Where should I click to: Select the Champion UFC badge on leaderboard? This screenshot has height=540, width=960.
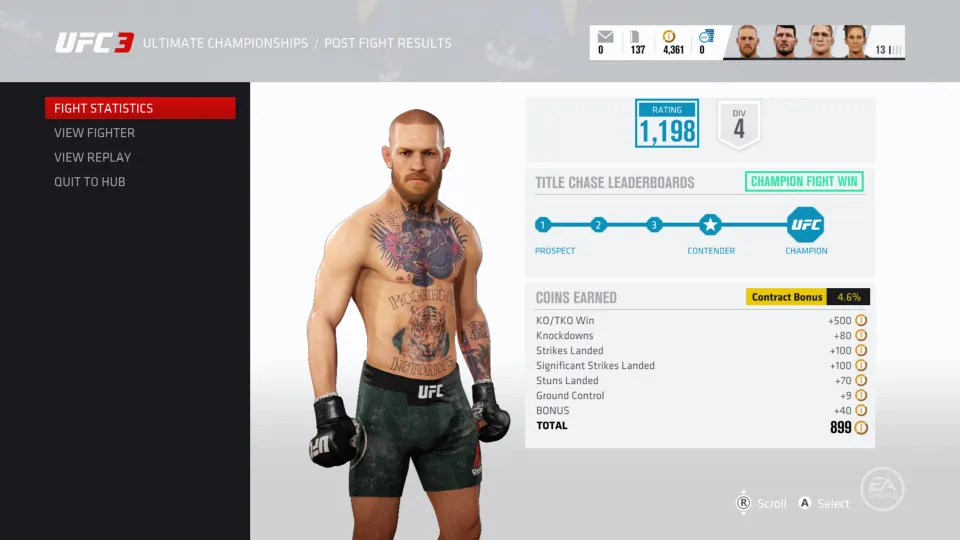tap(805, 224)
